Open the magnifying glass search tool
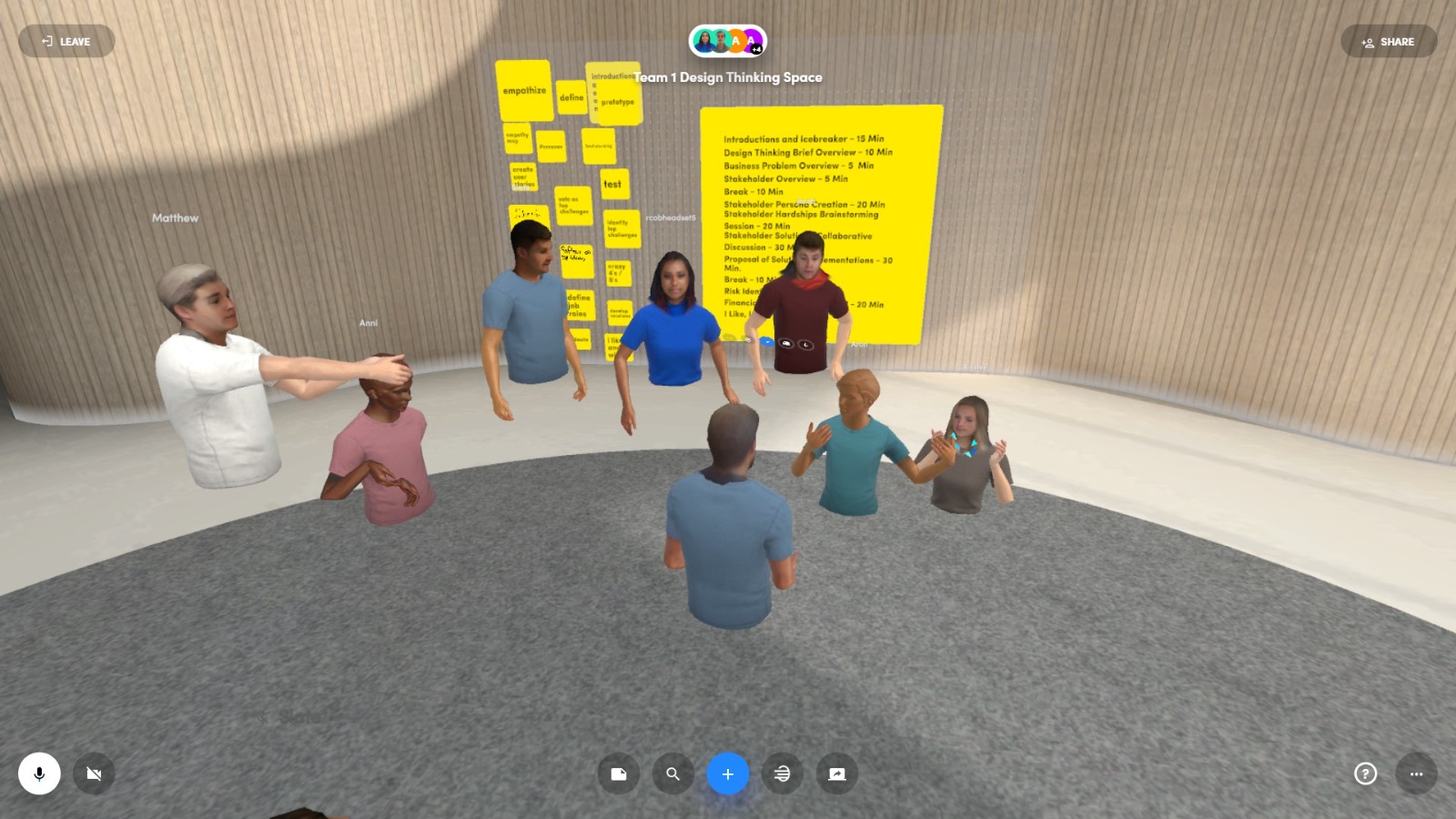Viewport: 1456px width, 819px height. point(673,773)
